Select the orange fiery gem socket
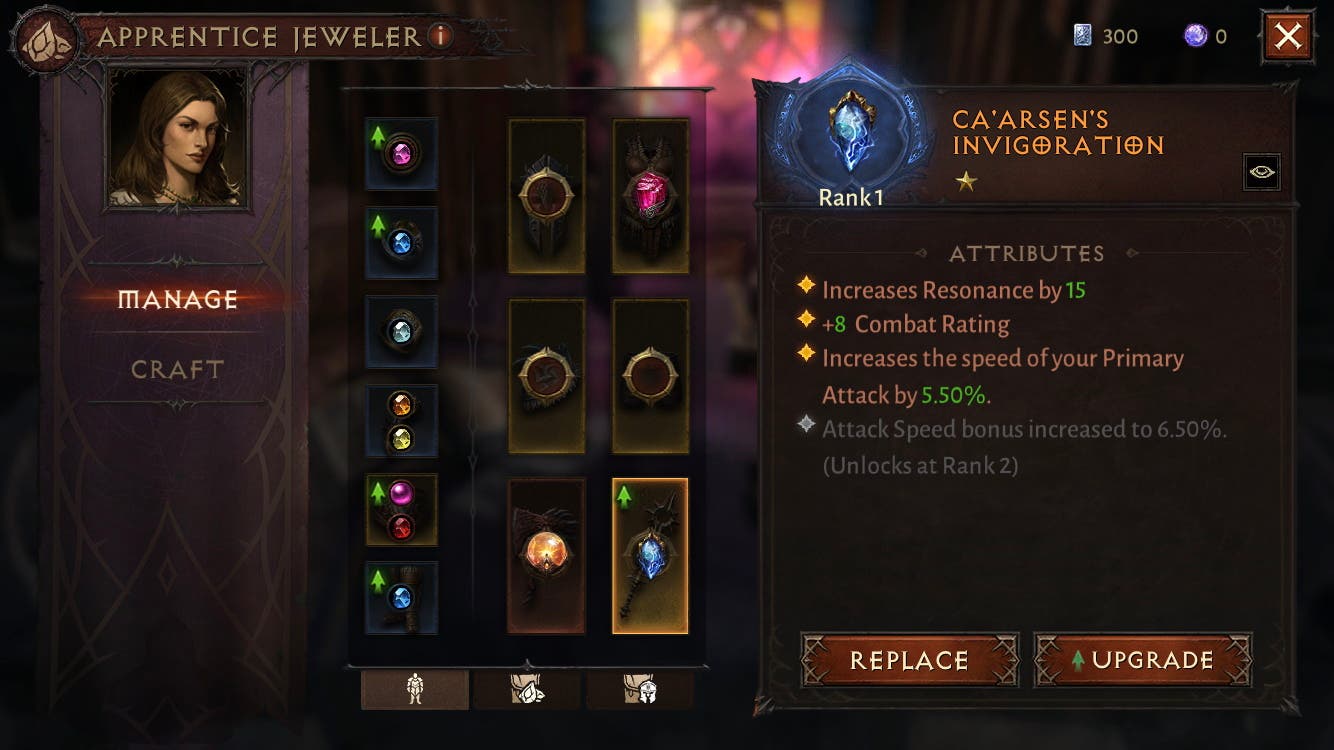The width and height of the screenshot is (1334, 750). [x=546, y=553]
